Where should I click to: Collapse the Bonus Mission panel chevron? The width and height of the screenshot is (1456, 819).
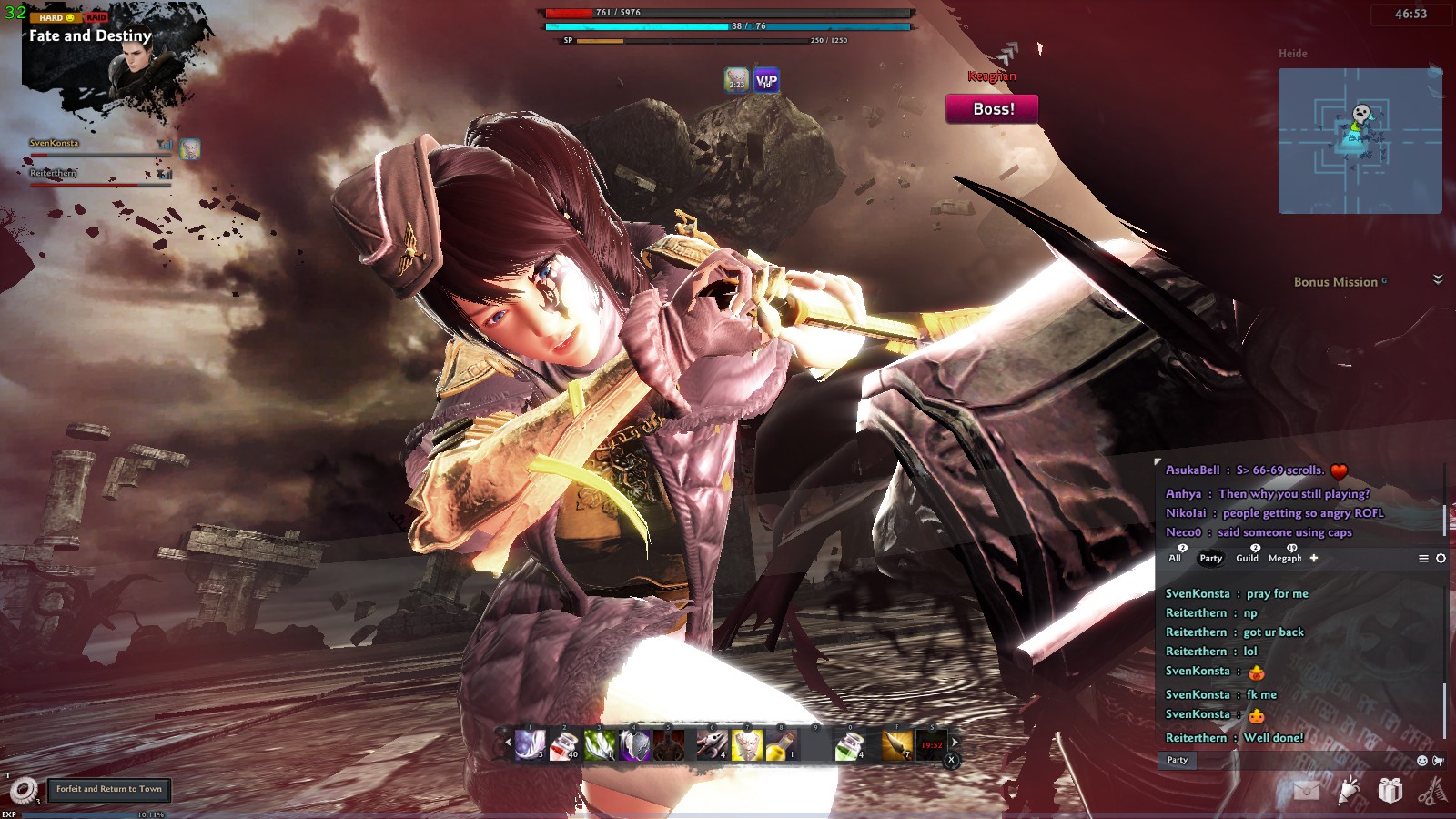(x=1436, y=278)
